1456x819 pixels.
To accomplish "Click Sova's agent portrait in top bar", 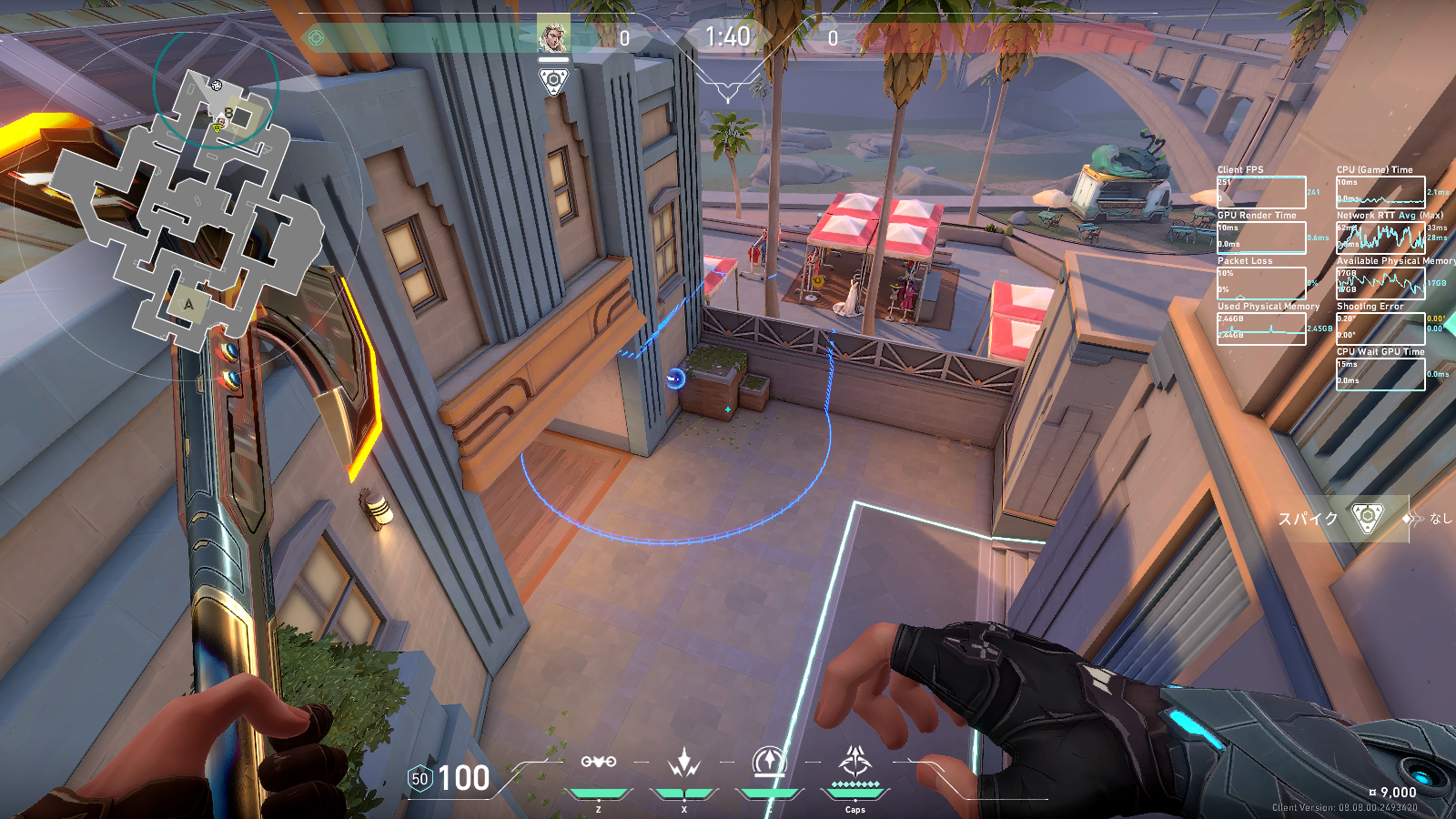I will point(553,35).
